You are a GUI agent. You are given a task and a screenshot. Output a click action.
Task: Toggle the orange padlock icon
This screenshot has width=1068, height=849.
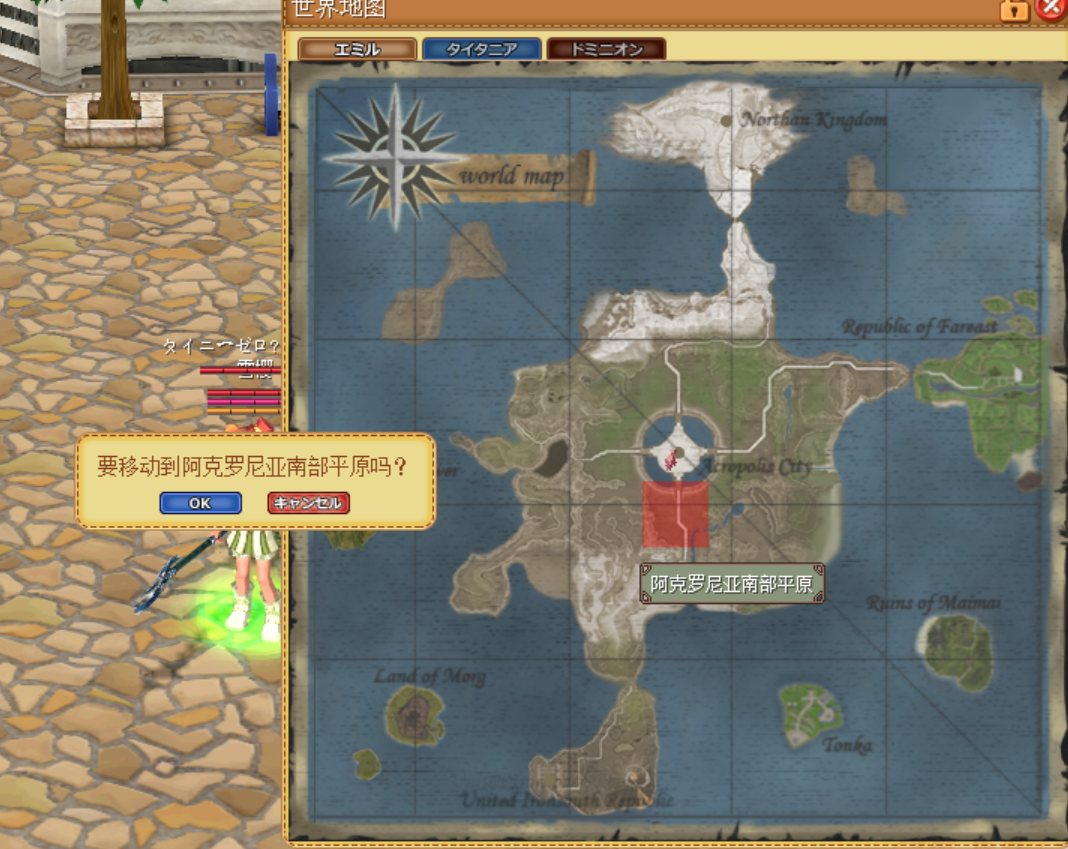coord(1014,10)
